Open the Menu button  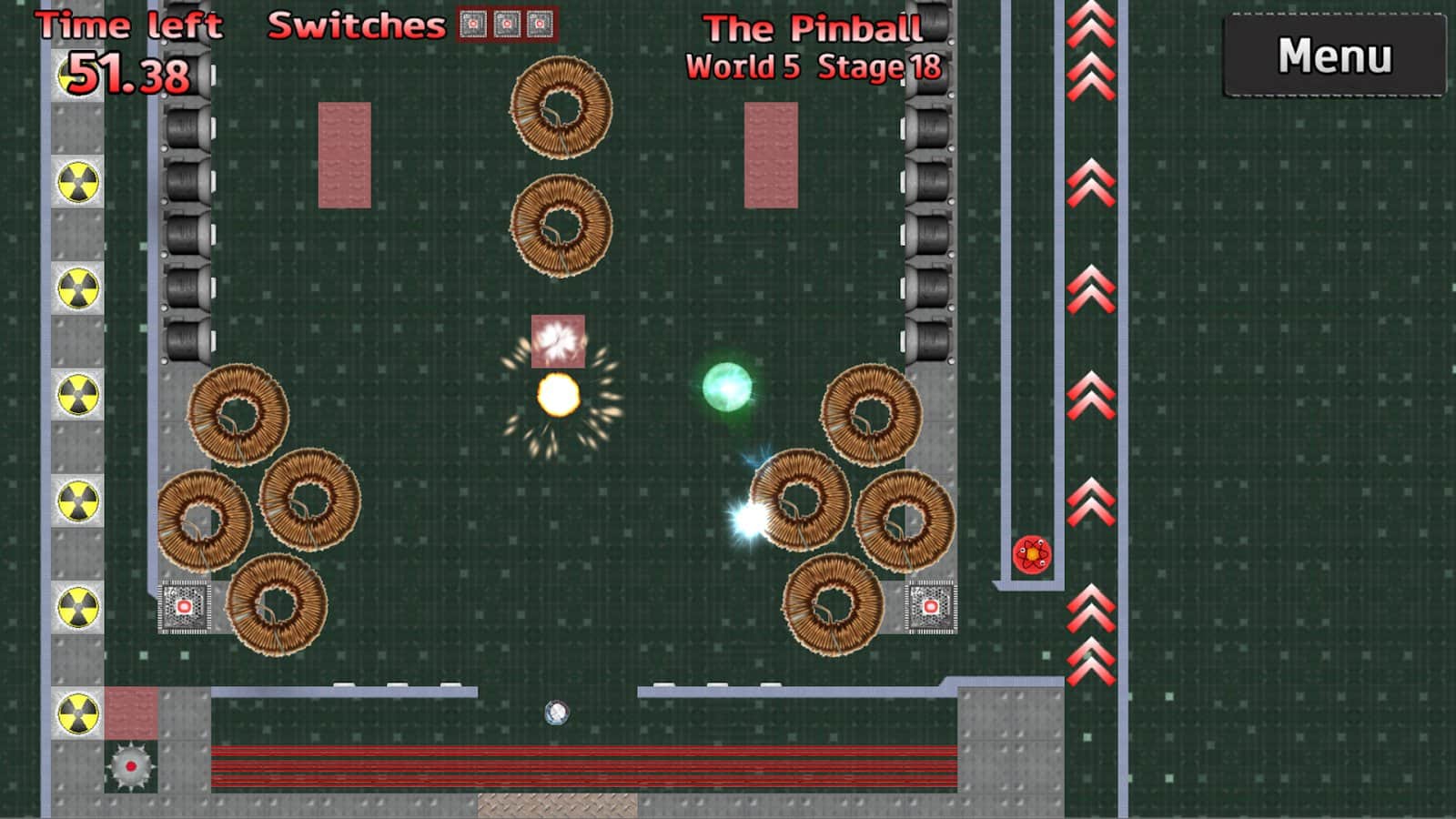click(1334, 56)
